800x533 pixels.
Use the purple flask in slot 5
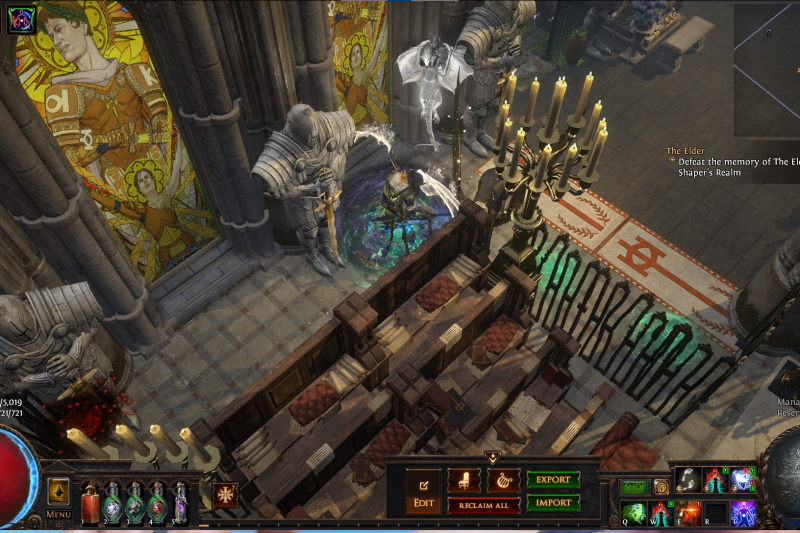(181, 502)
